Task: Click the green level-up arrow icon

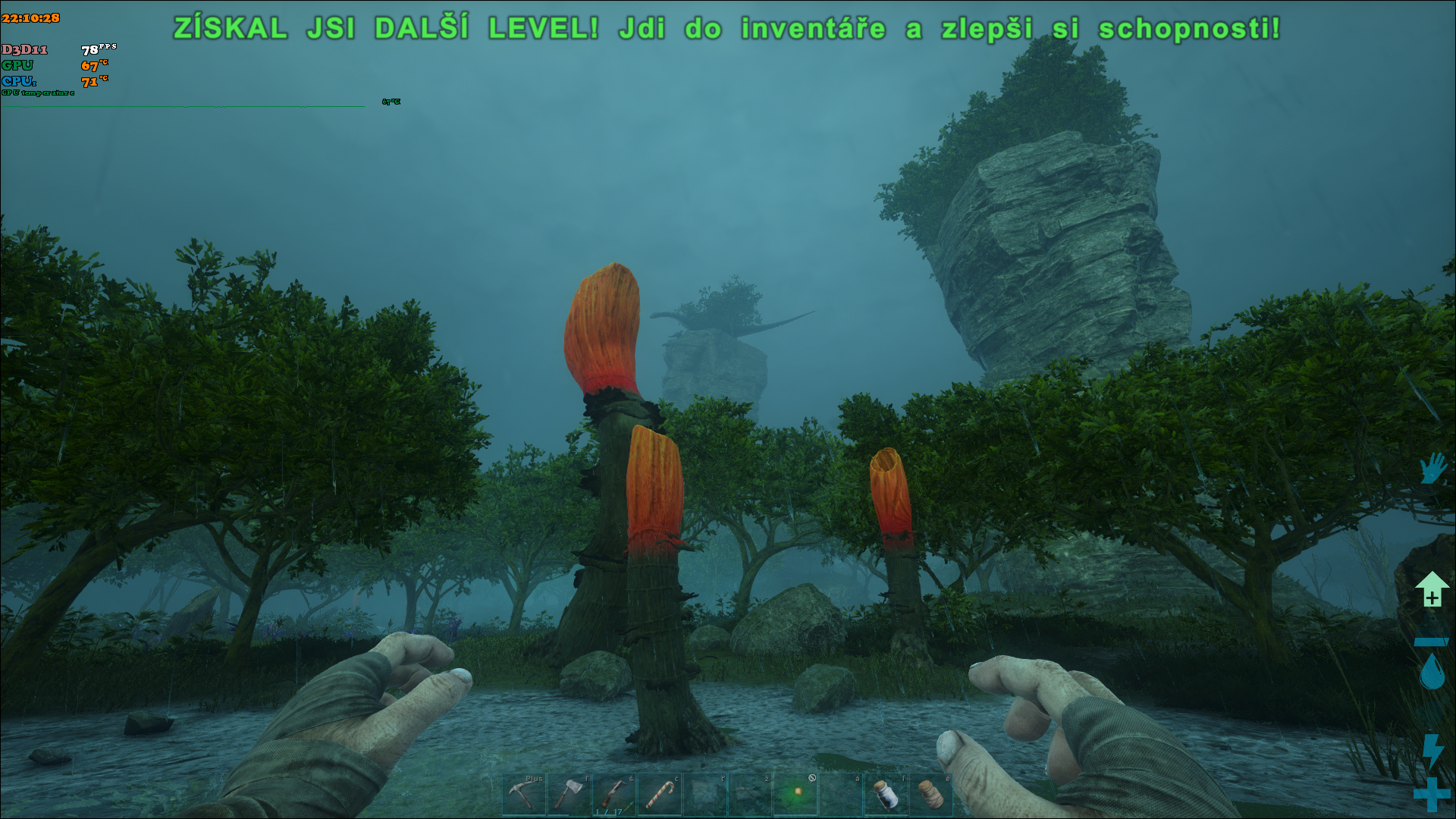Action: (1432, 589)
